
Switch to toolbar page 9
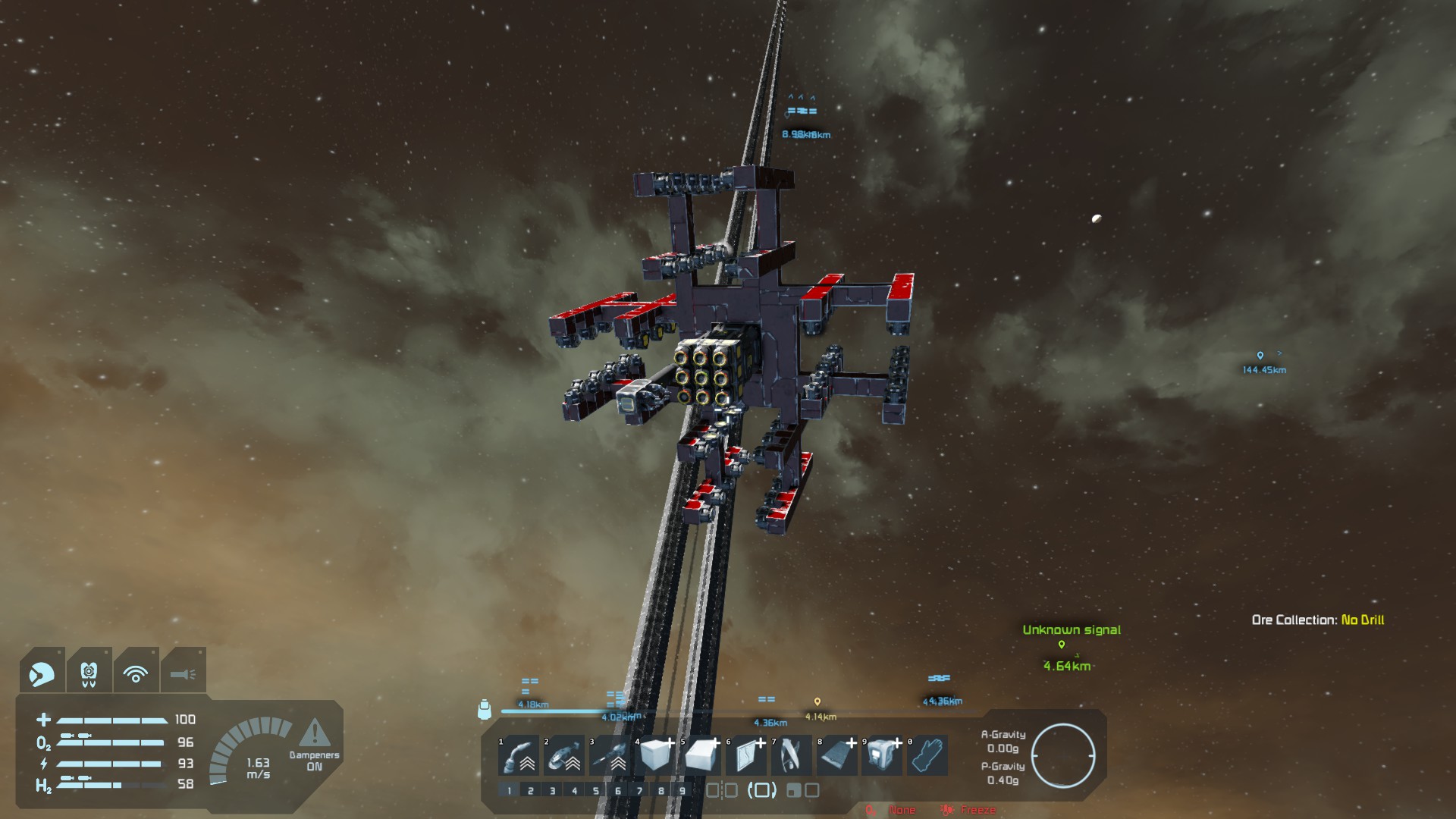click(682, 791)
